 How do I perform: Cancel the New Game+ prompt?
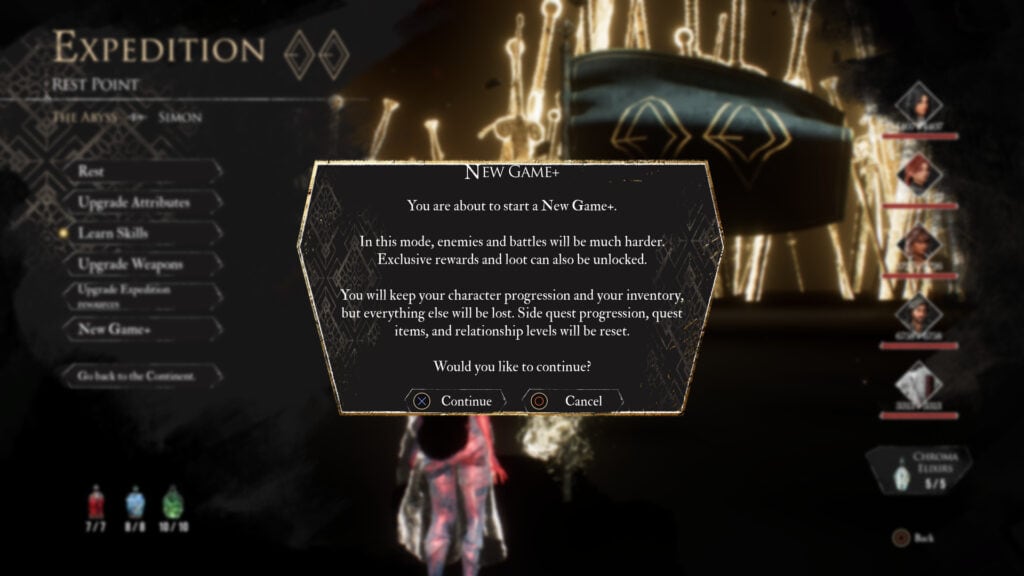point(572,401)
